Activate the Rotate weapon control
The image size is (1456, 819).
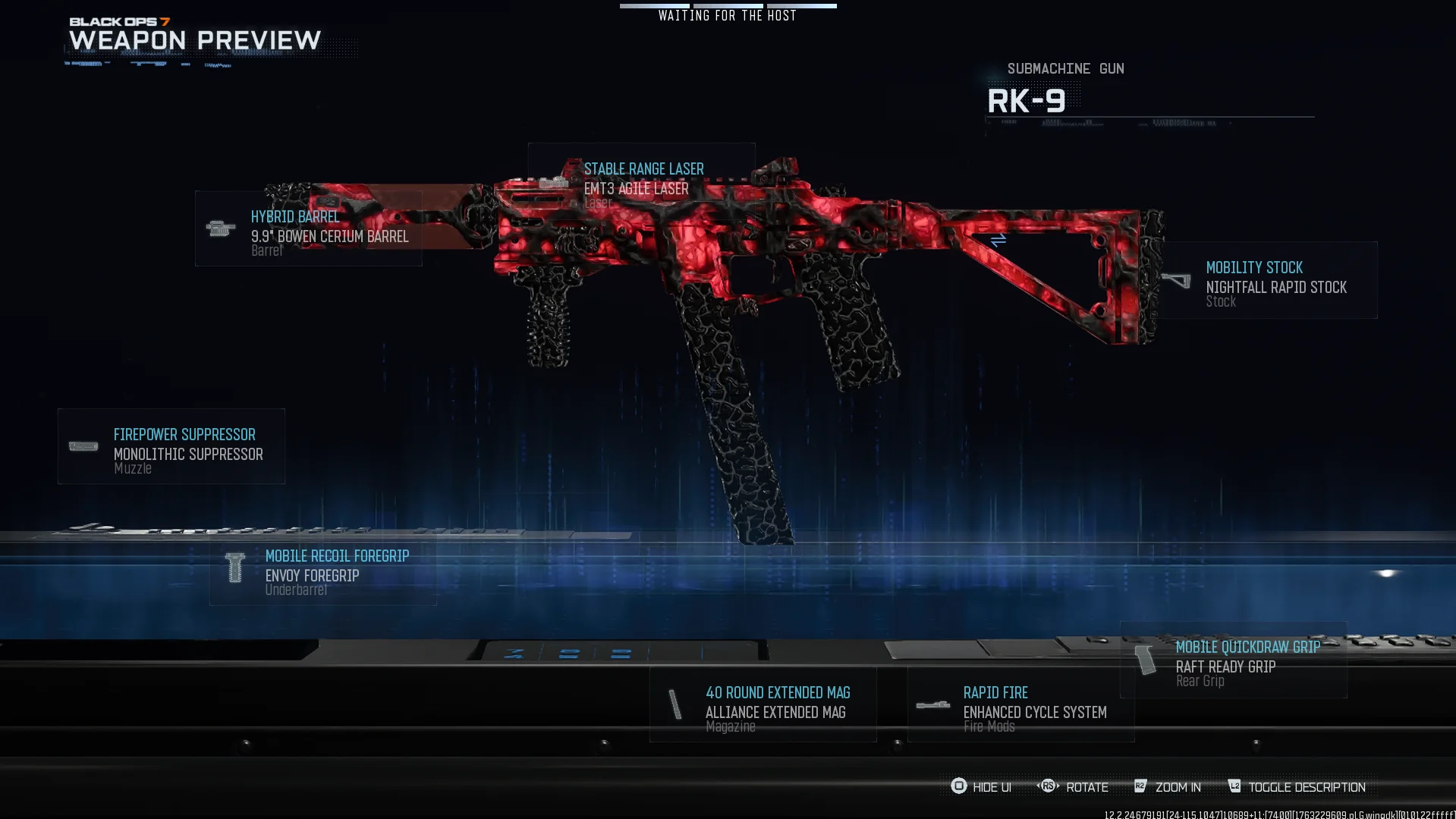coord(1074,787)
